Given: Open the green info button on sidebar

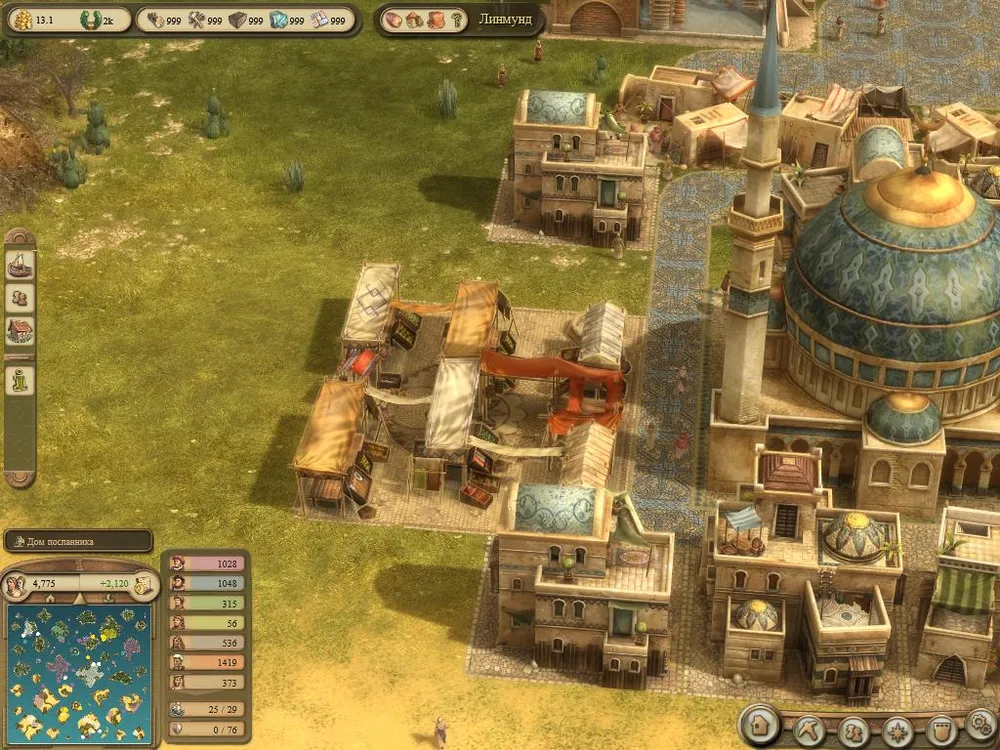Looking at the screenshot, I should click(x=20, y=380).
